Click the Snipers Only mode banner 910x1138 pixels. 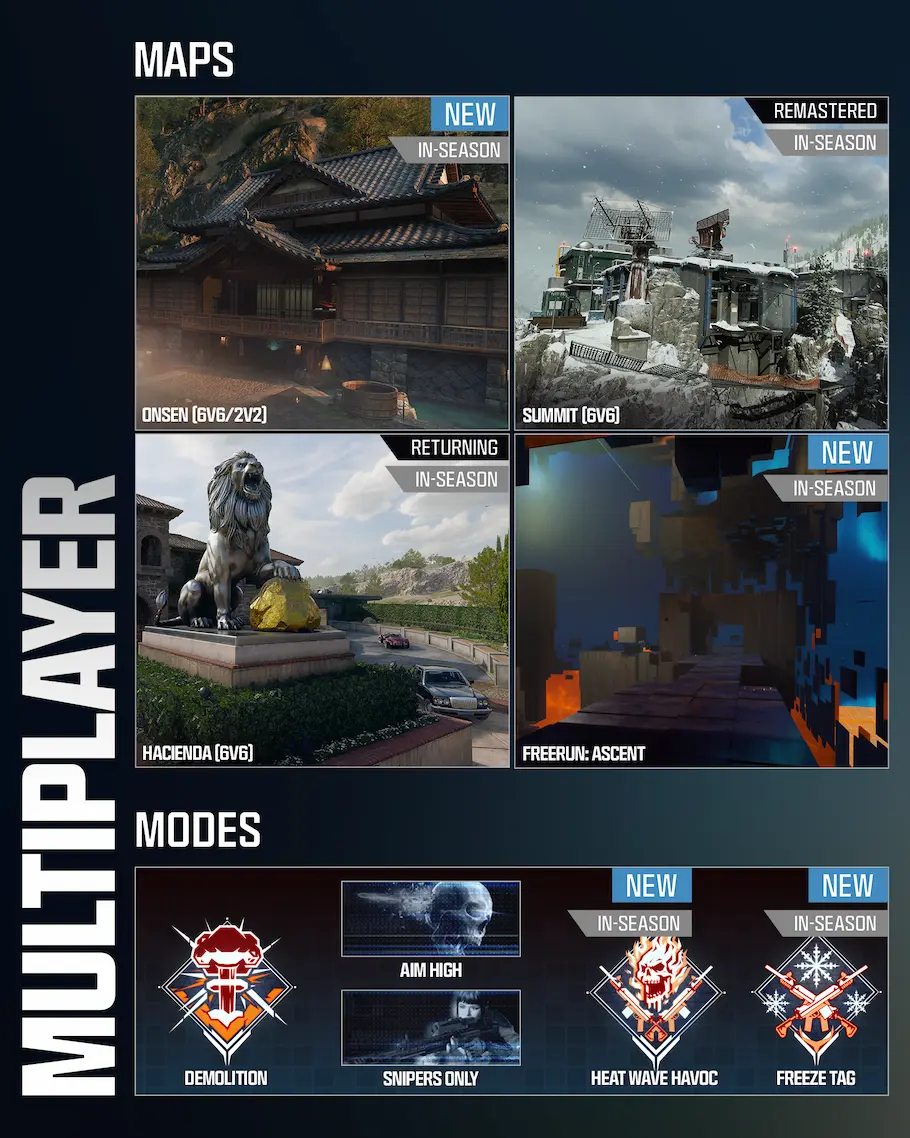431,1027
